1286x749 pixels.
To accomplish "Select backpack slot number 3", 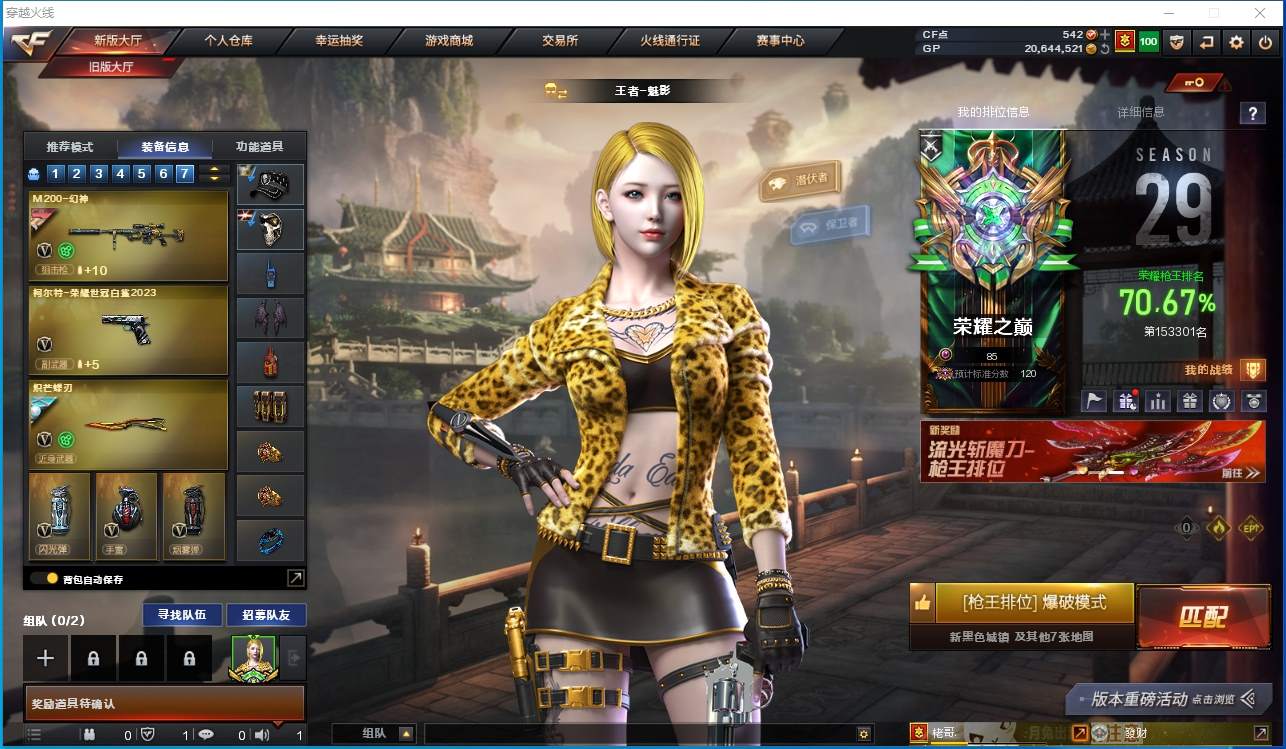I will click(x=99, y=173).
